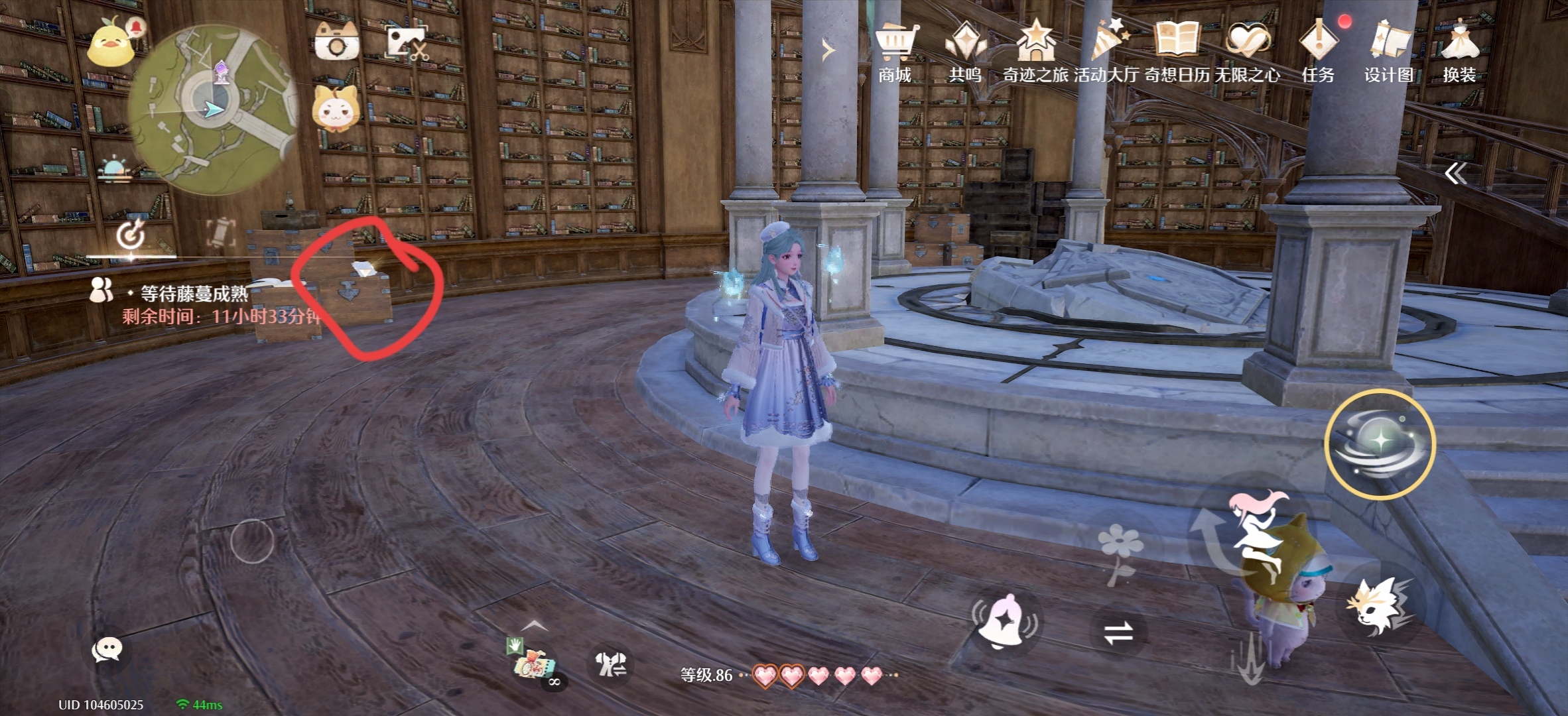Tap the swap arrows button

pos(1118,632)
